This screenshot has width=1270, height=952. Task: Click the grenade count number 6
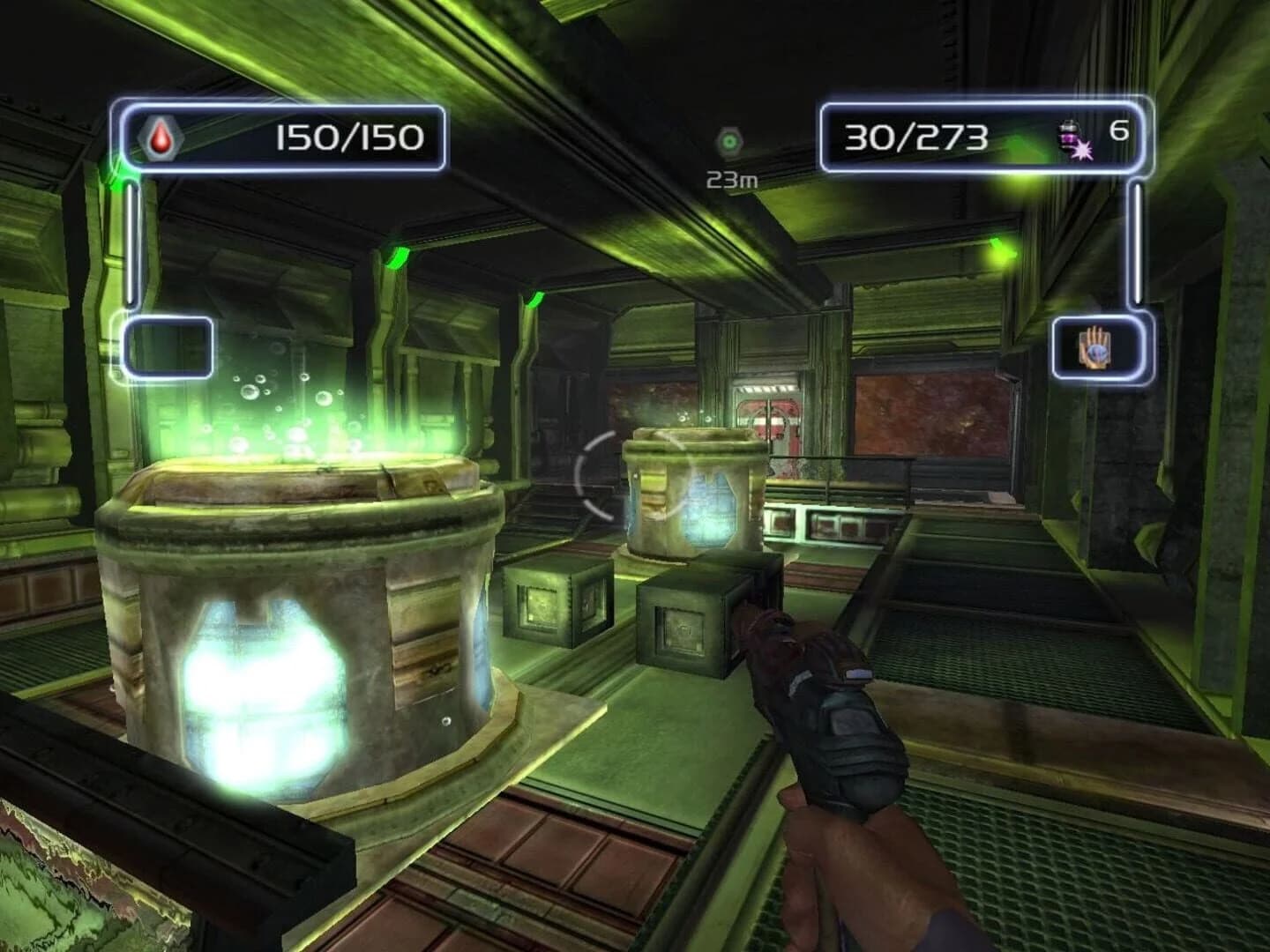tap(1119, 130)
